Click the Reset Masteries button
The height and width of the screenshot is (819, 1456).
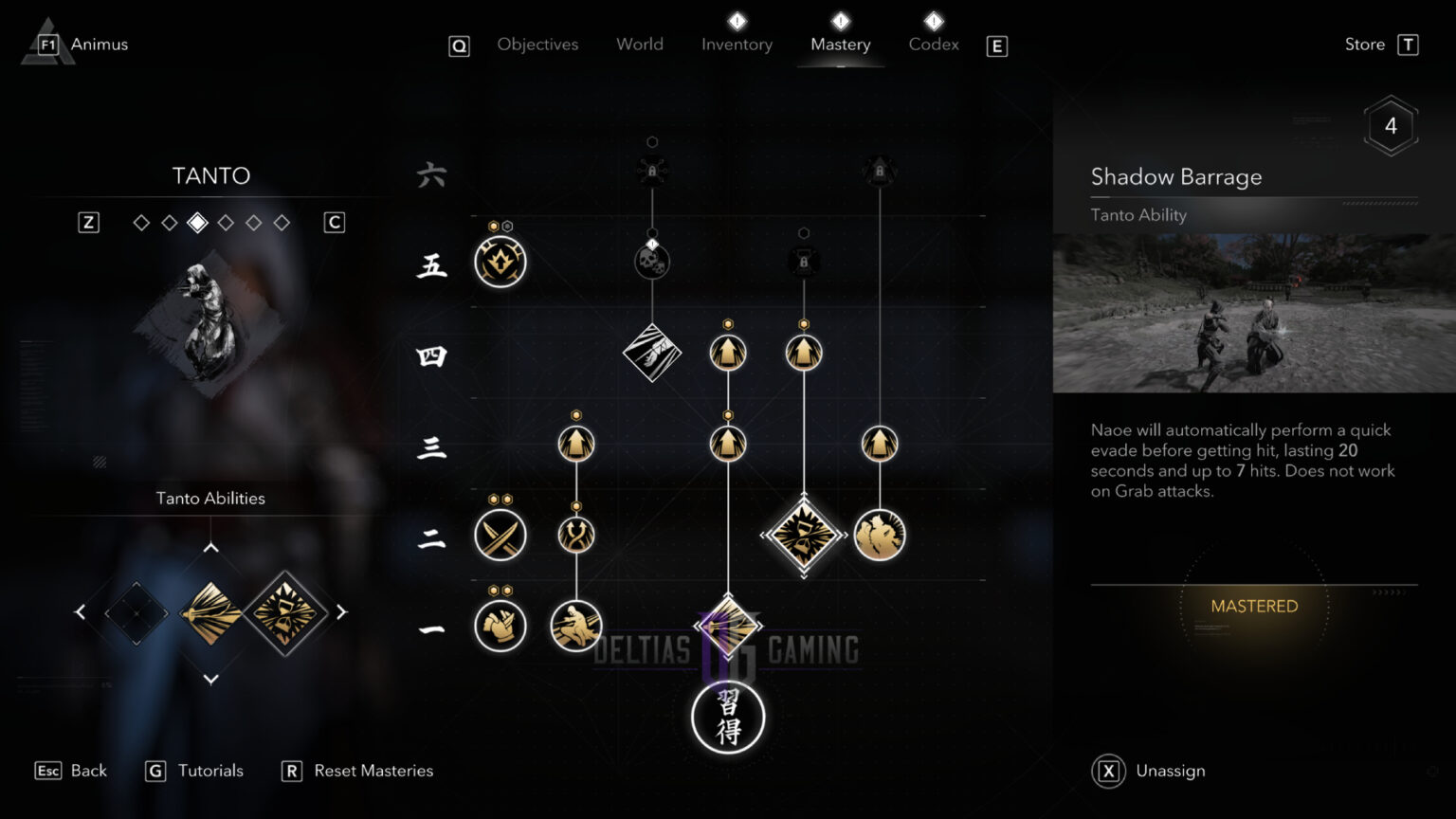374,771
